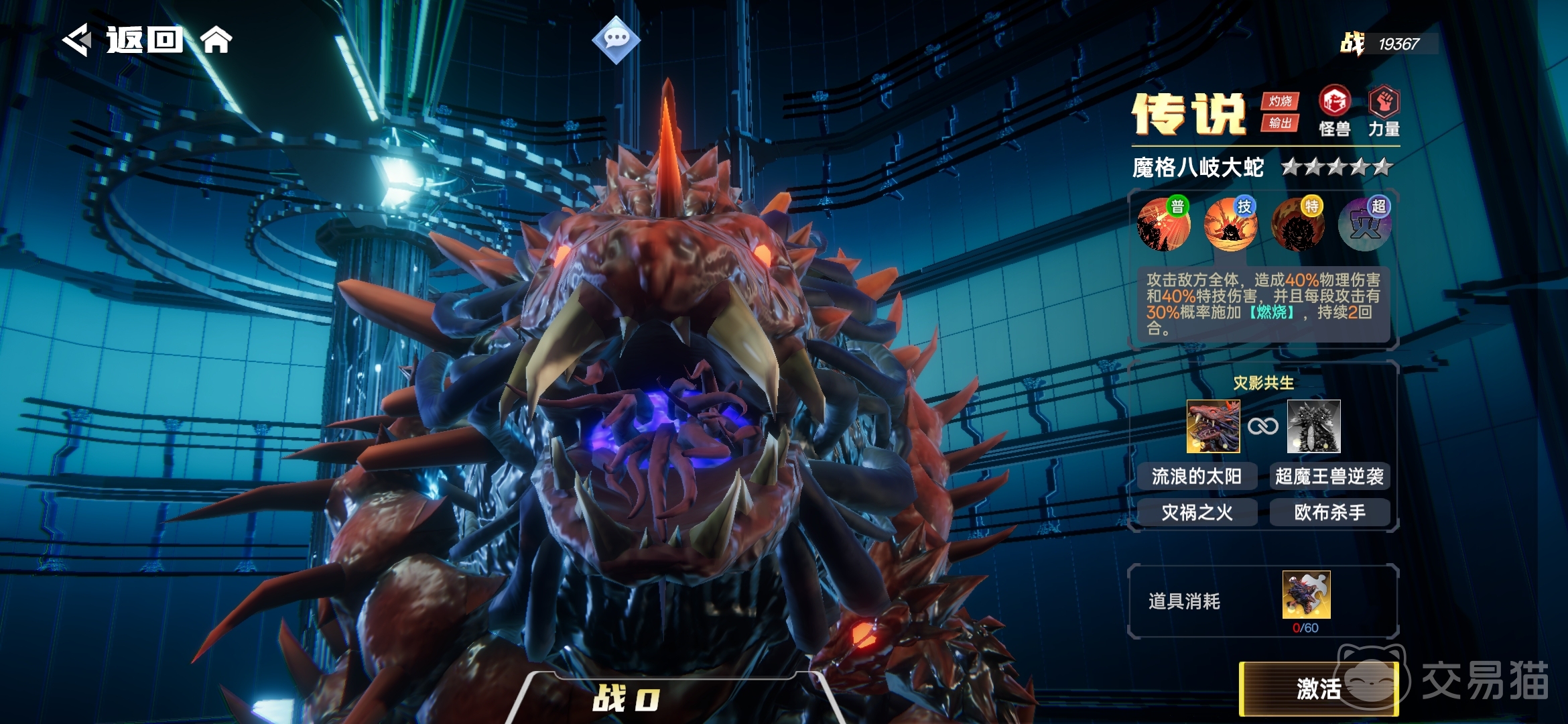Screen dimensions: 1568x724
Task: Select the 特 special skill icon
Action: [x=1298, y=225]
